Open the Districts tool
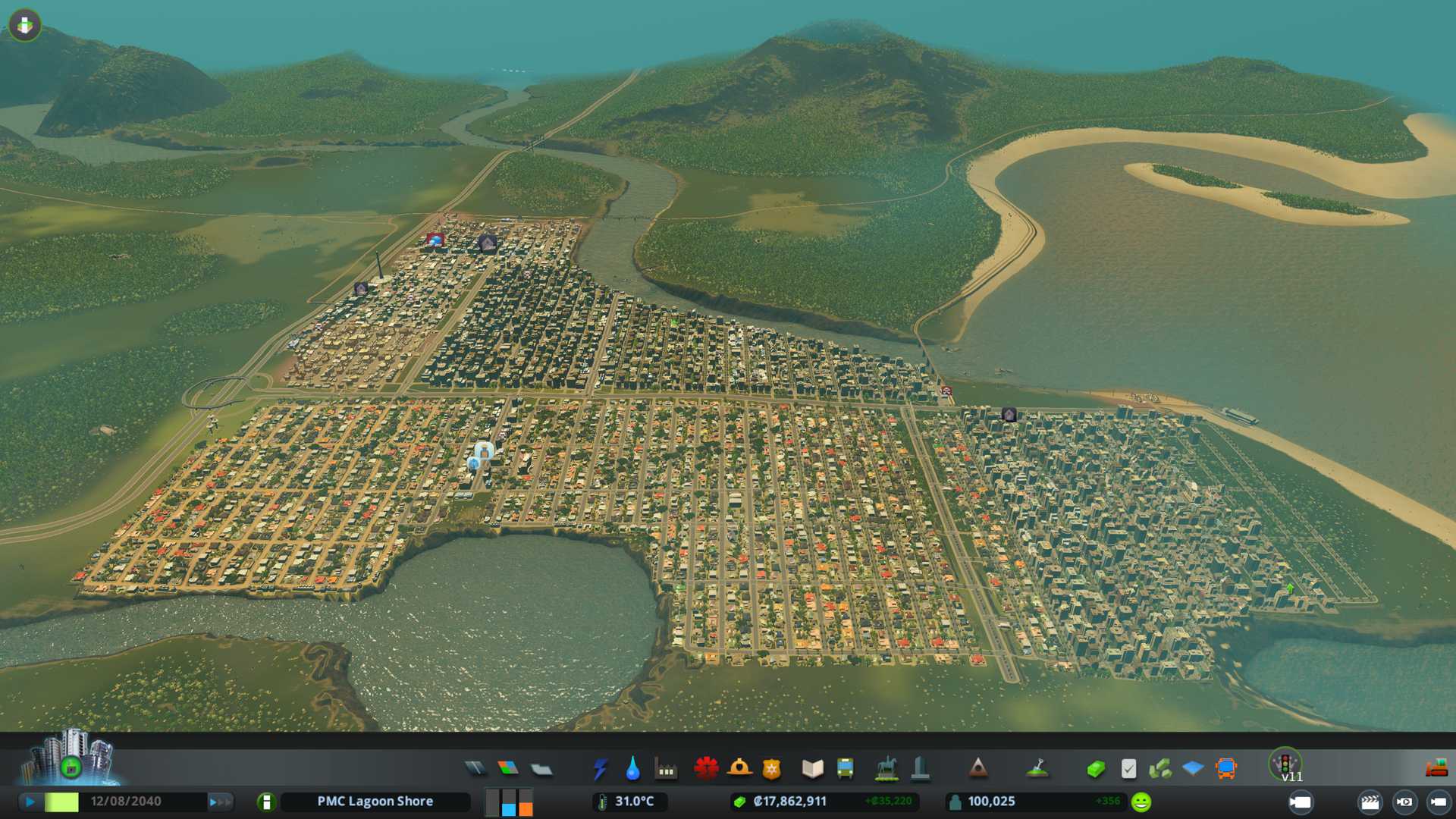Image resolution: width=1456 pixels, height=819 pixels. point(541,770)
